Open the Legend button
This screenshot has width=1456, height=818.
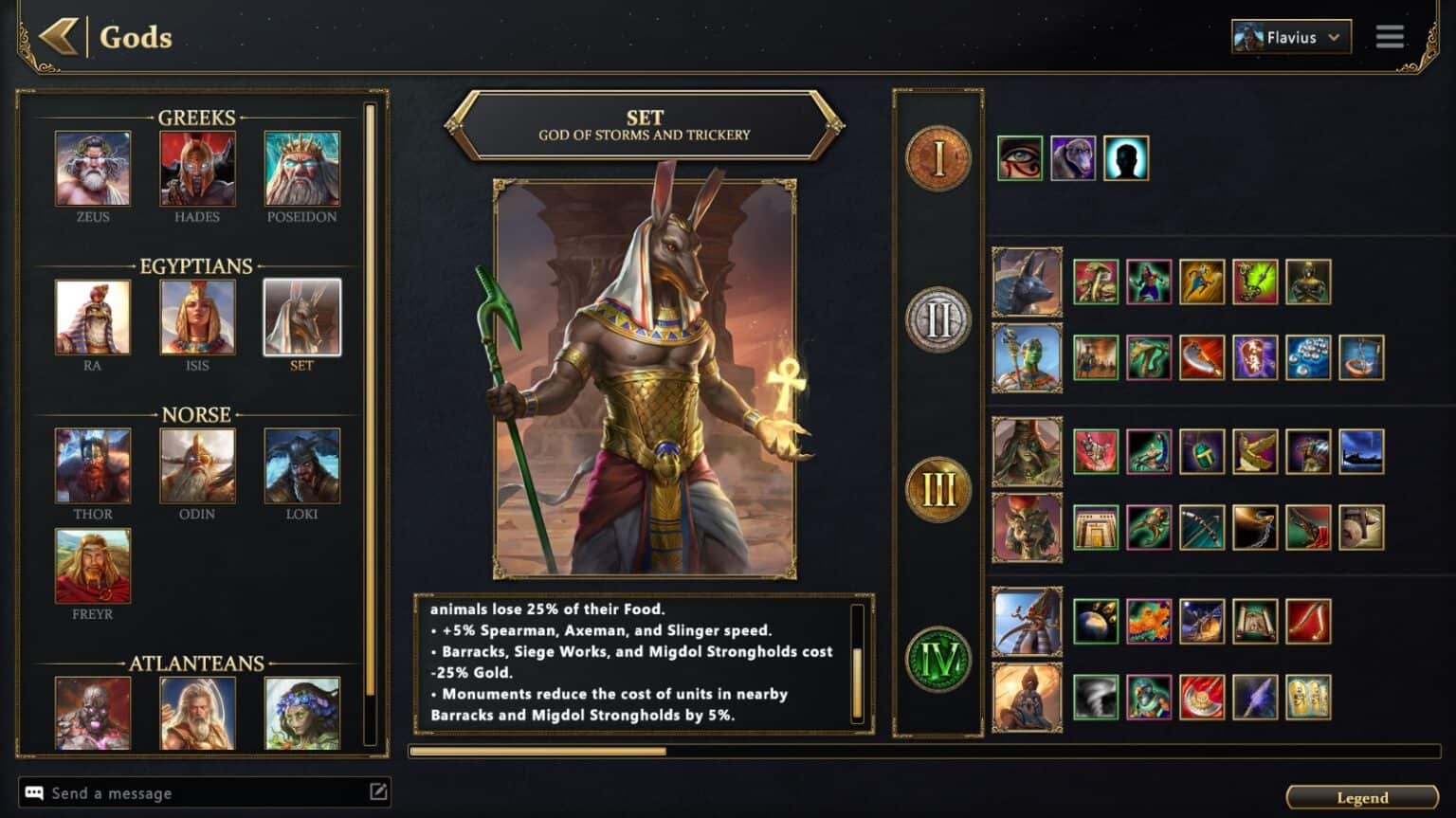(1361, 797)
